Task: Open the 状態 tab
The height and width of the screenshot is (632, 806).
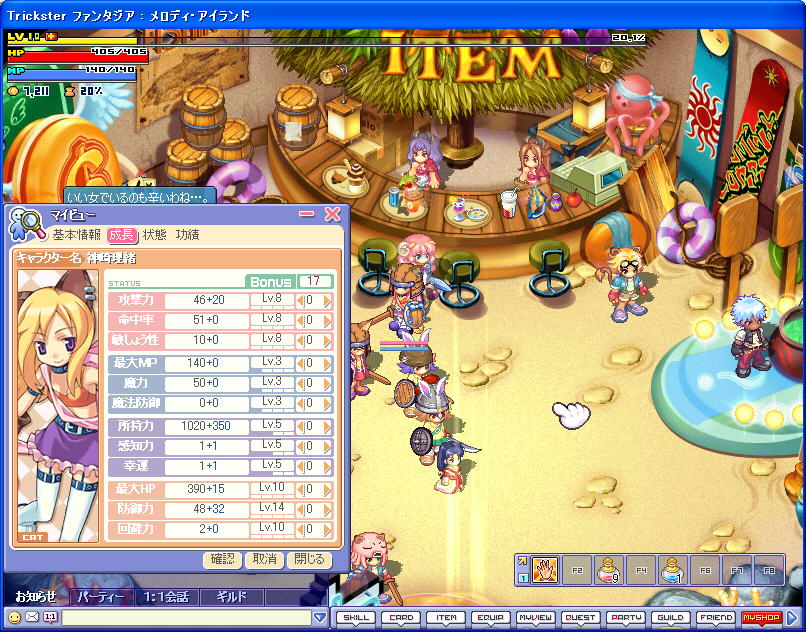Action: click(x=155, y=235)
